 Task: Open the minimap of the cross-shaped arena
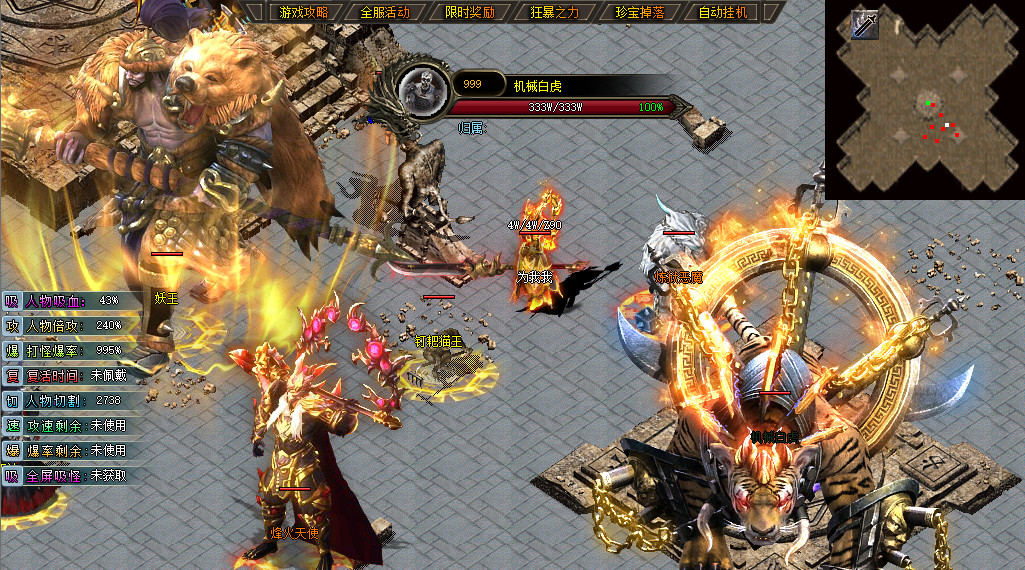[x=923, y=110]
